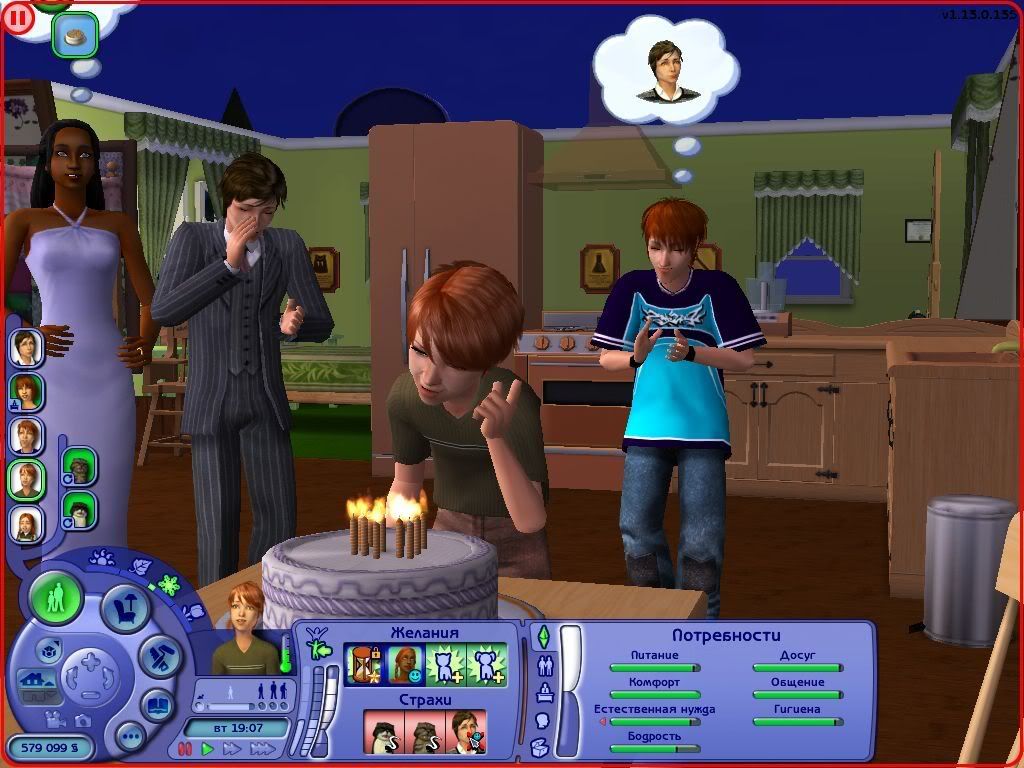Open the Career tab with desk icon

pyautogui.click(x=544, y=692)
